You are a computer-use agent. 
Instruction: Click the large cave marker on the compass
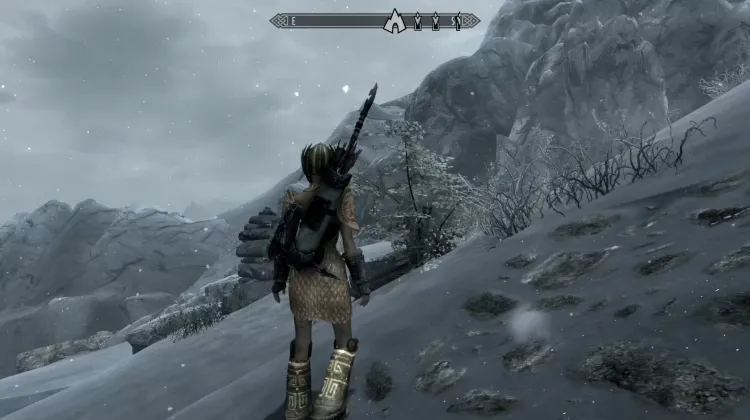tap(395, 20)
